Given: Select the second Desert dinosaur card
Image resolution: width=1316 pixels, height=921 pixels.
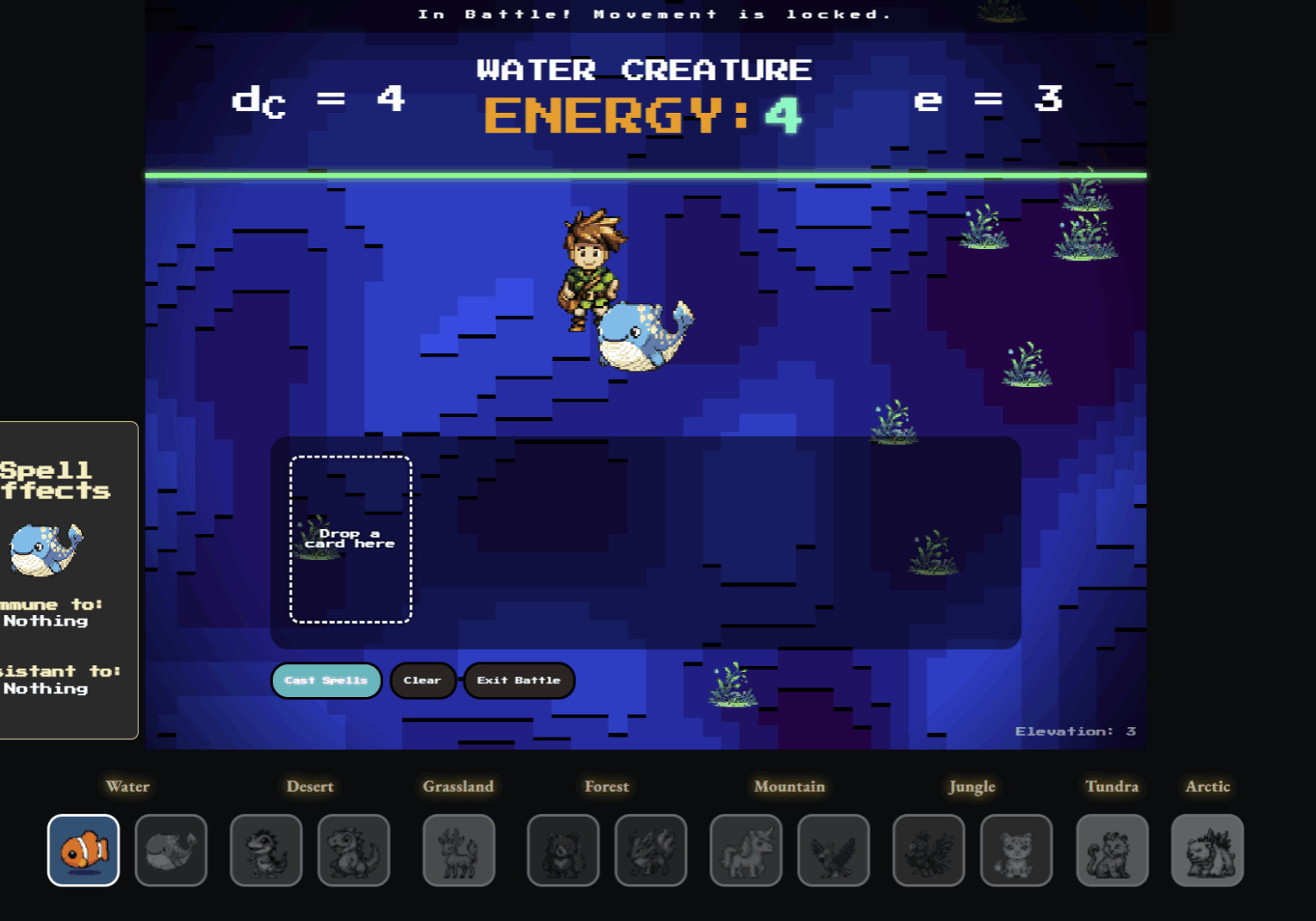Looking at the screenshot, I should pos(354,851).
